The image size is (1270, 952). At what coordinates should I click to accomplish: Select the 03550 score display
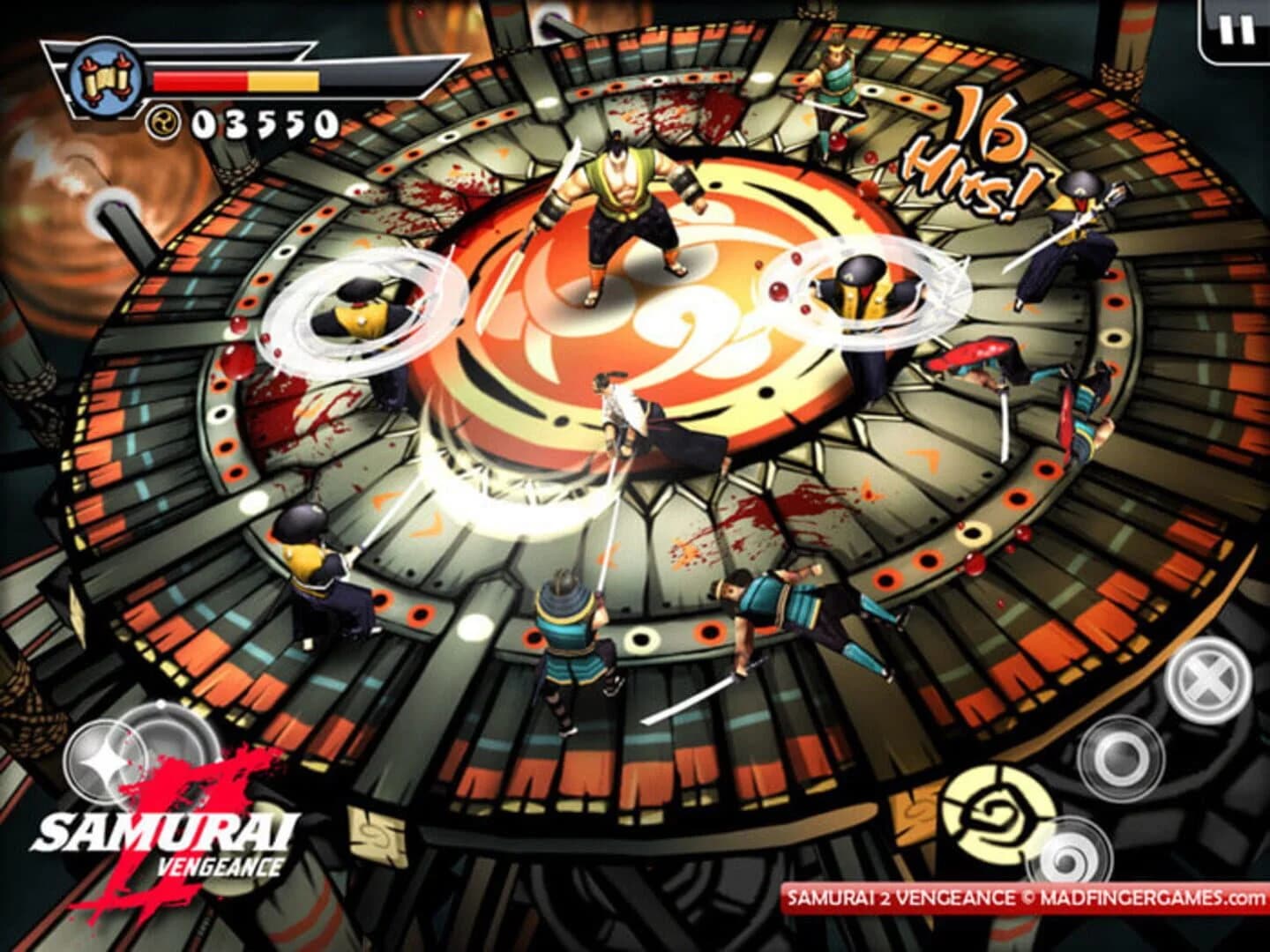coord(265,123)
